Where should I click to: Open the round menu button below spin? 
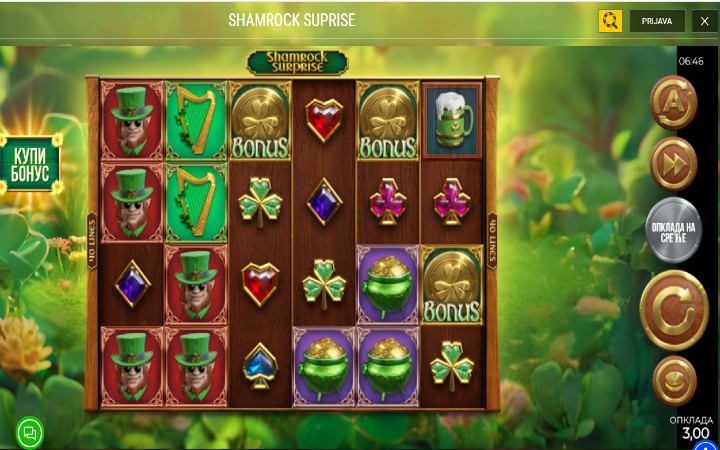tap(674, 381)
